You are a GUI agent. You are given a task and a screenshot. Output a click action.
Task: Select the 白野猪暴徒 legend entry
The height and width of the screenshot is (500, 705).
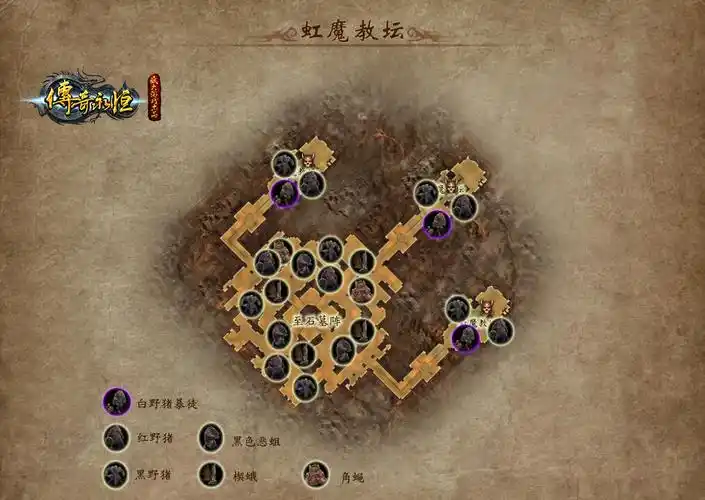click(117, 402)
